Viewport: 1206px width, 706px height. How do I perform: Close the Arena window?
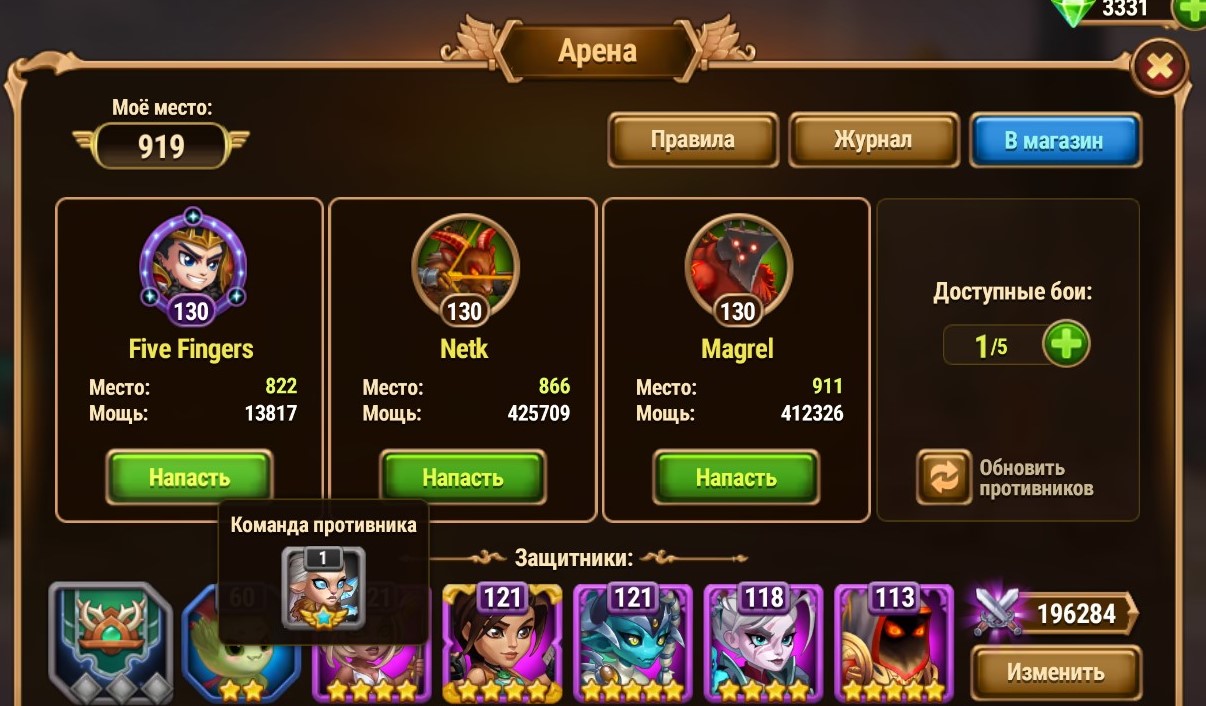click(1159, 68)
